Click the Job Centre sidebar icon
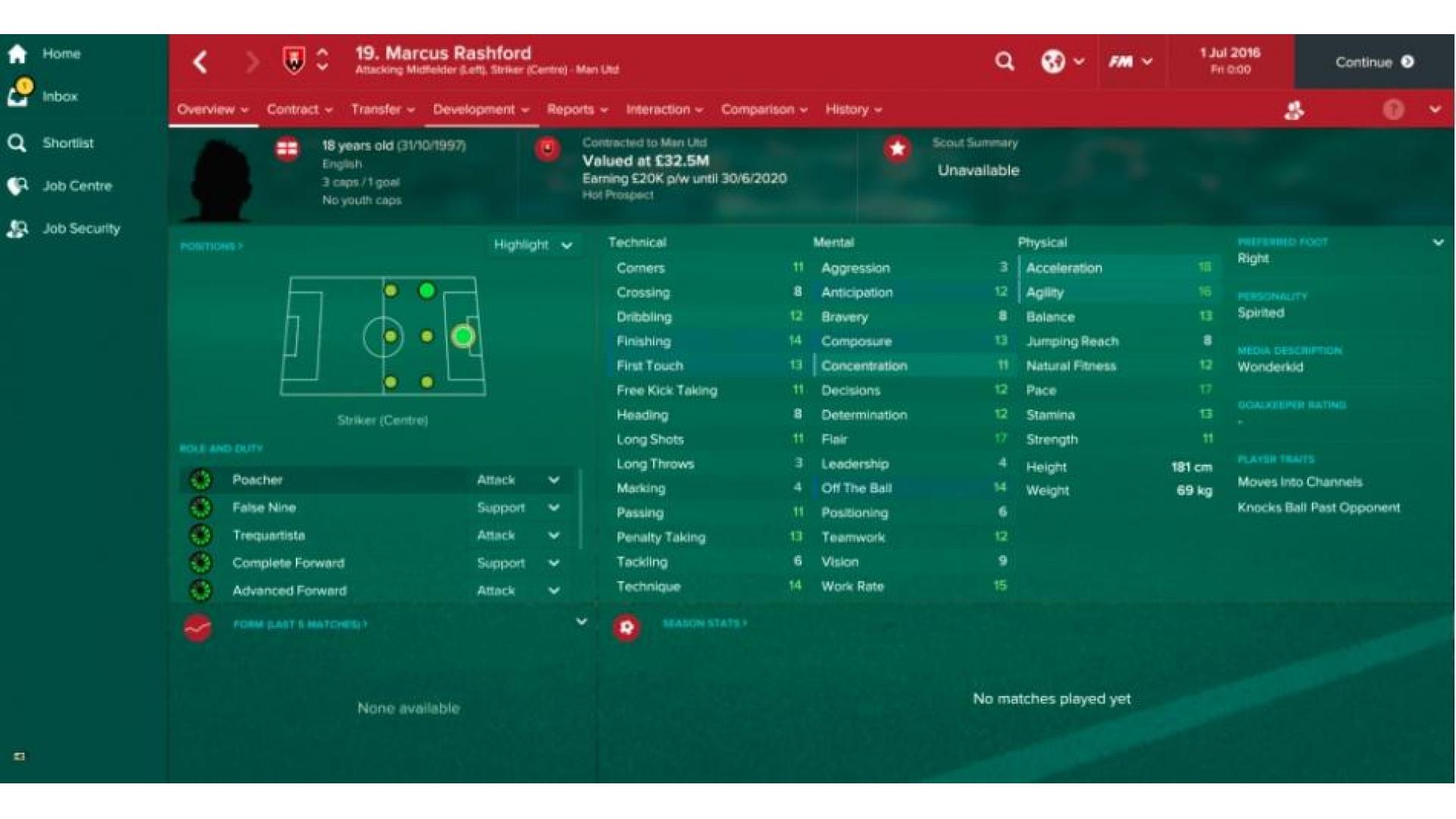The image size is (1456, 819). [x=19, y=187]
